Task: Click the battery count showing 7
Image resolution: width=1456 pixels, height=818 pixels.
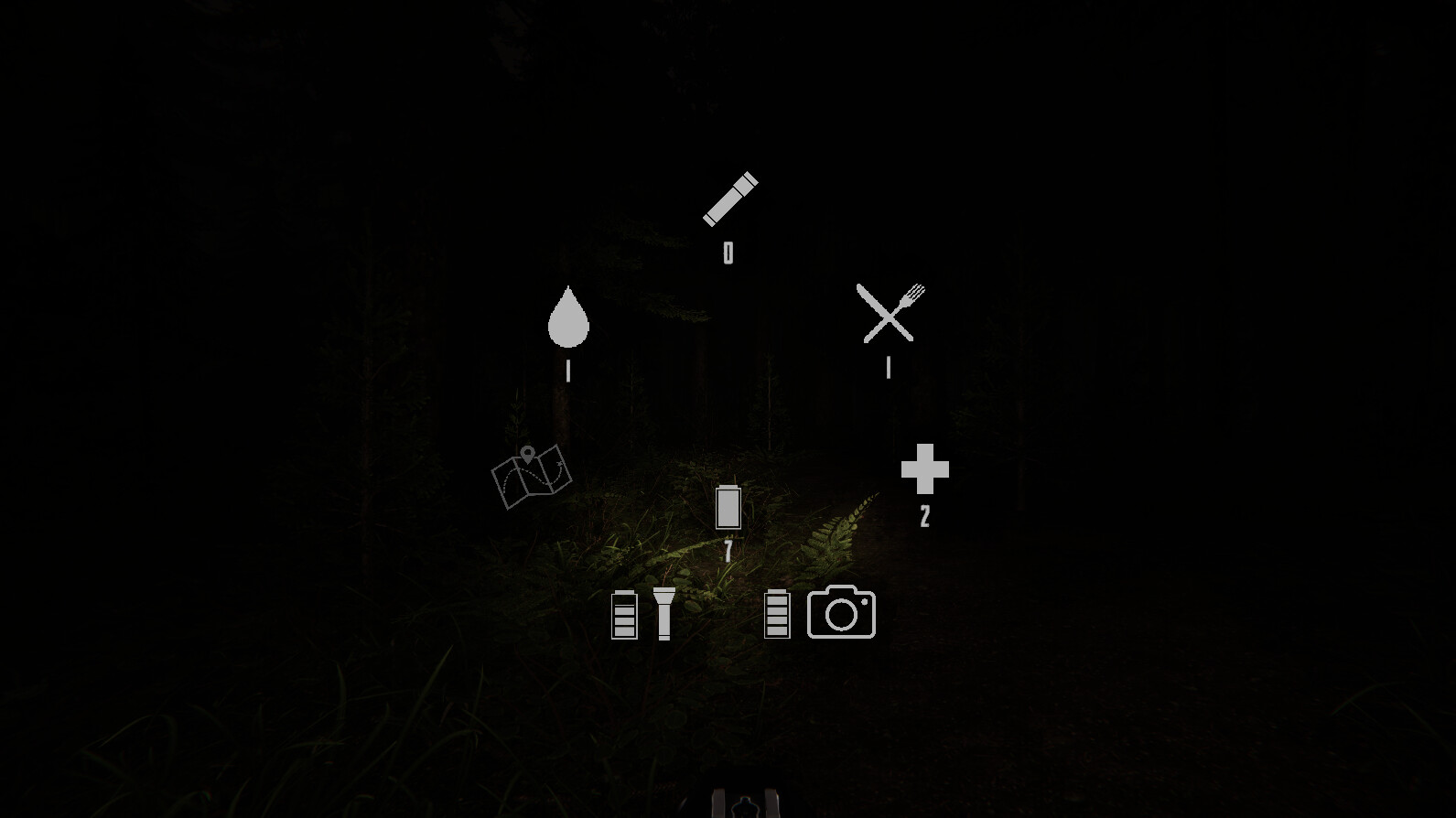Action: click(x=728, y=550)
